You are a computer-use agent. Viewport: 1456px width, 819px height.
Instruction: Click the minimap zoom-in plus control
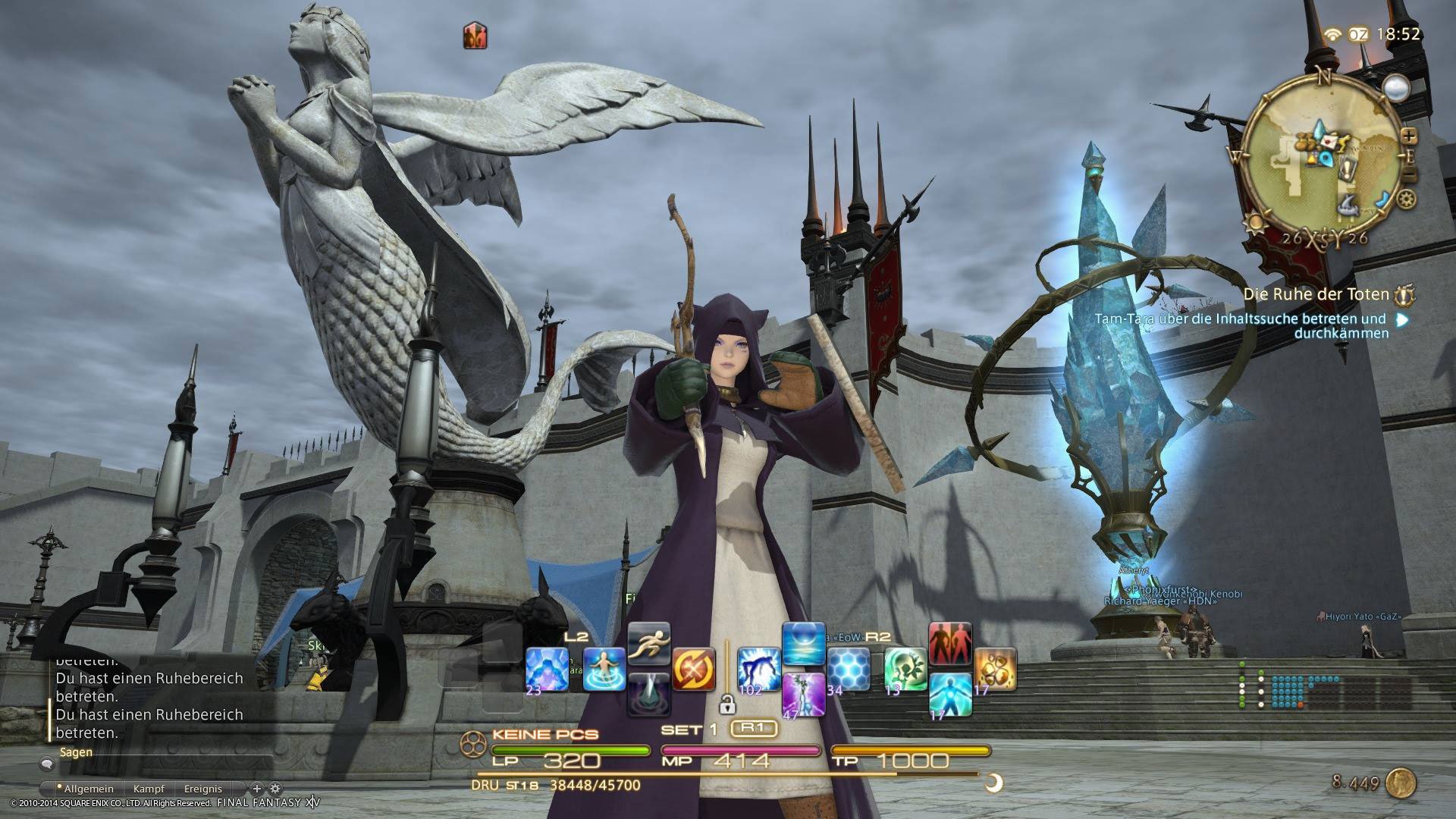[x=1410, y=136]
